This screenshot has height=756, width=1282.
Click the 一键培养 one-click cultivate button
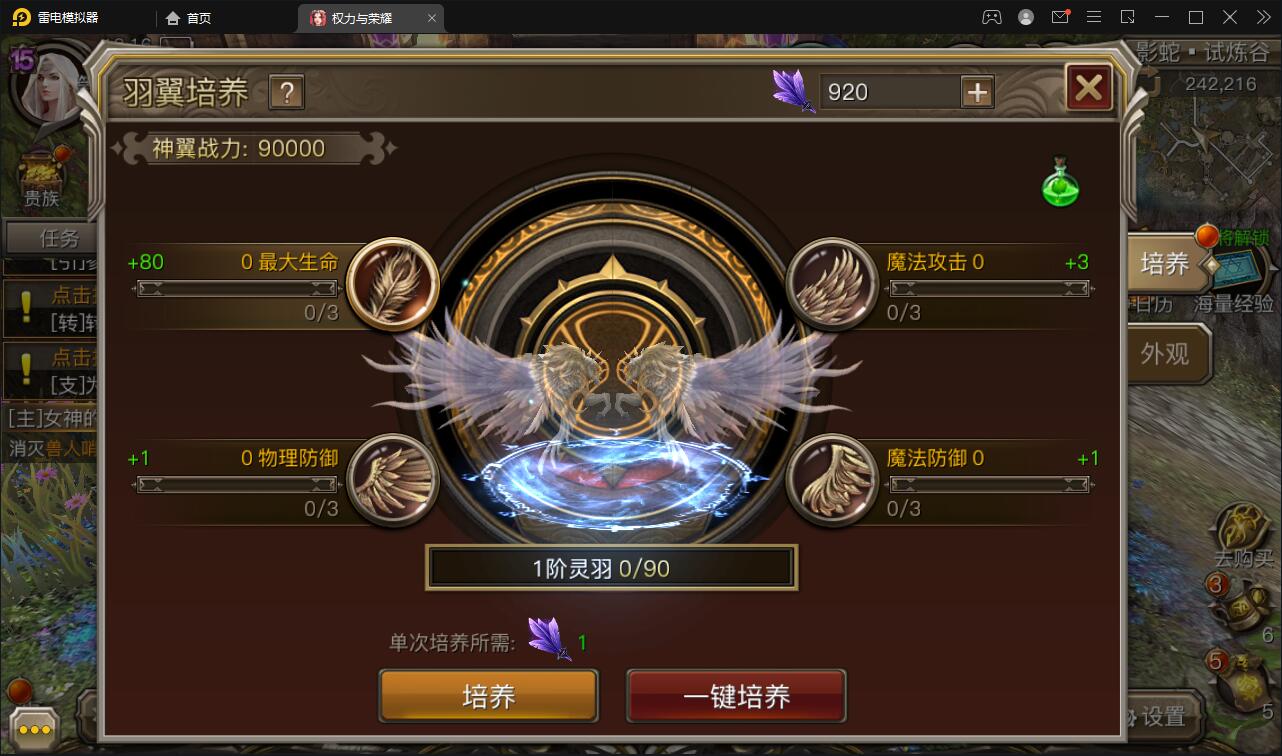click(735, 696)
